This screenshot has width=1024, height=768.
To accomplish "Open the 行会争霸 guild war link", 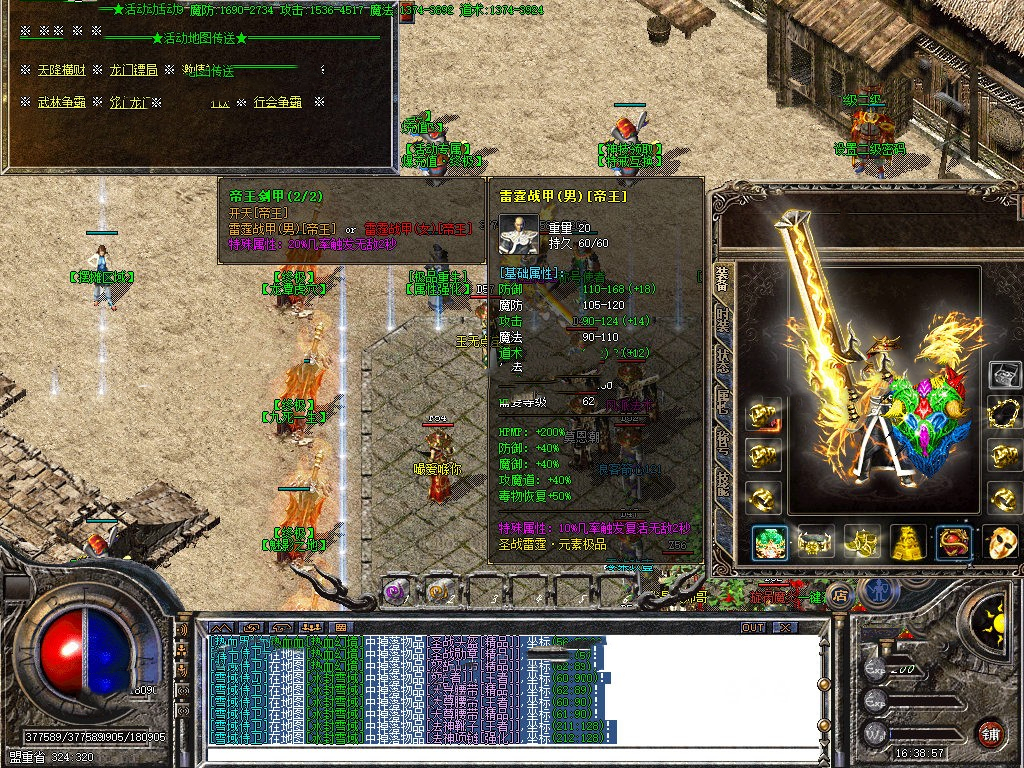I will 277,102.
